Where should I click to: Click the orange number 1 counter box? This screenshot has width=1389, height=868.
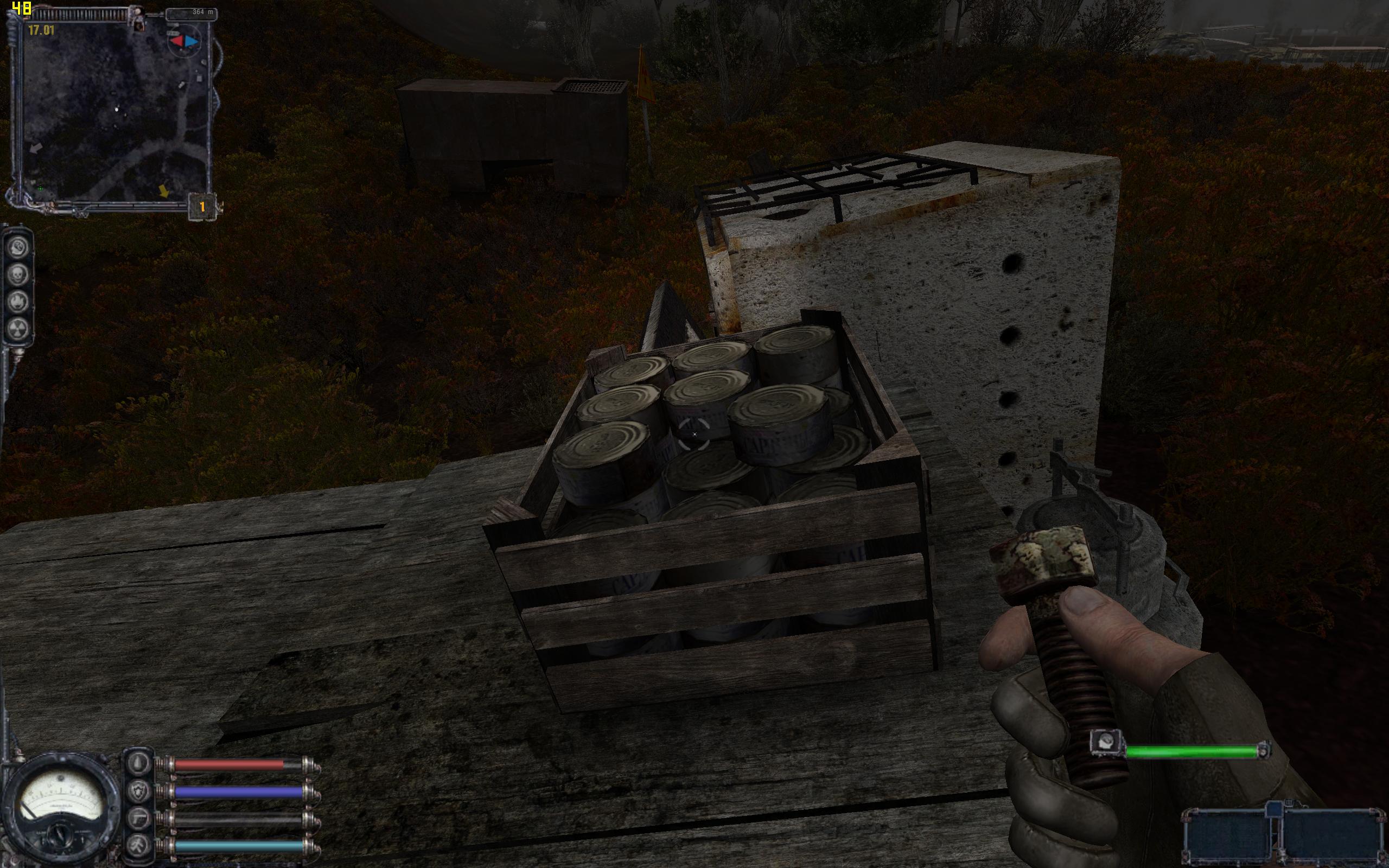tap(202, 207)
